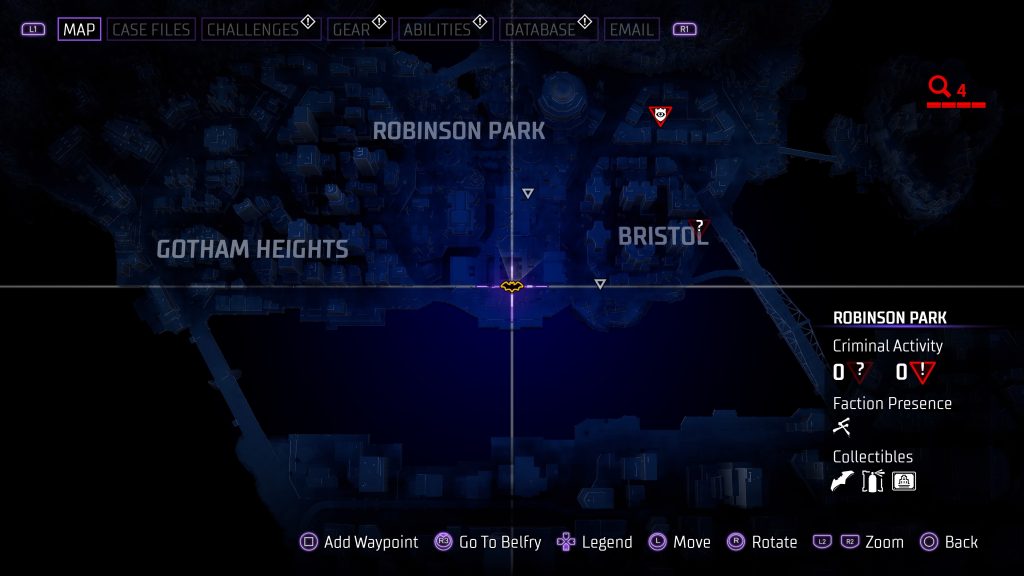Select the landmark plaque collectible icon
Screen dimensions: 1024x576
click(x=904, y=481)
